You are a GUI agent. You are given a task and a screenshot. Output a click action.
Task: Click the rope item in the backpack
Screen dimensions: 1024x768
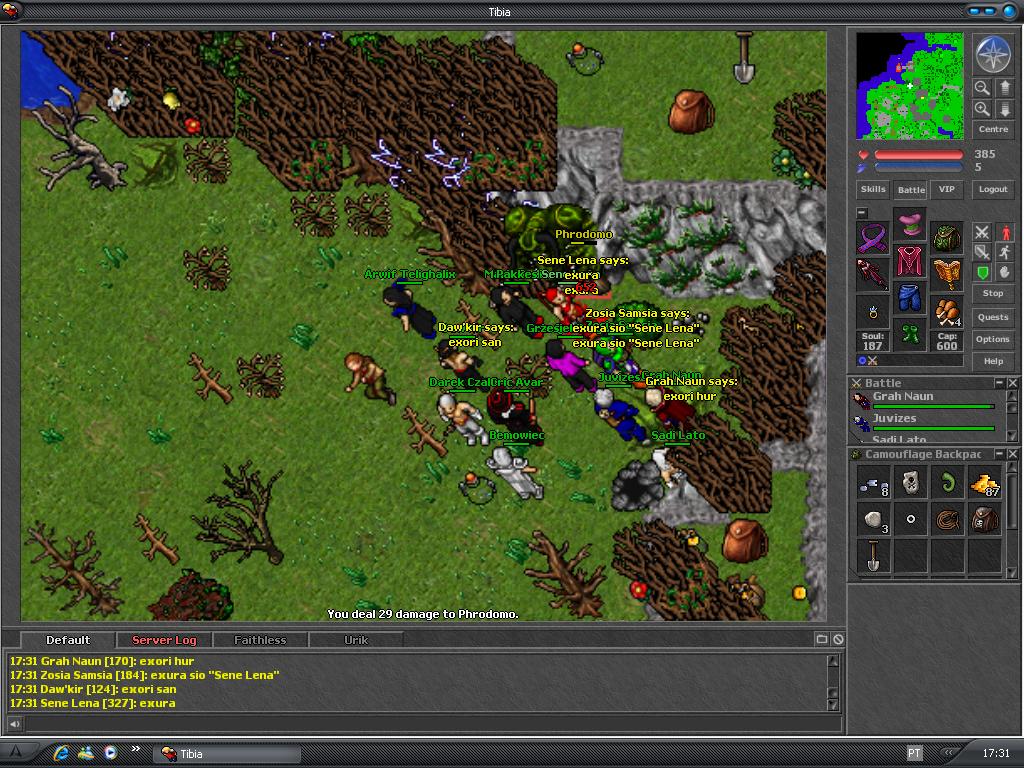click(x=947, y=520)
